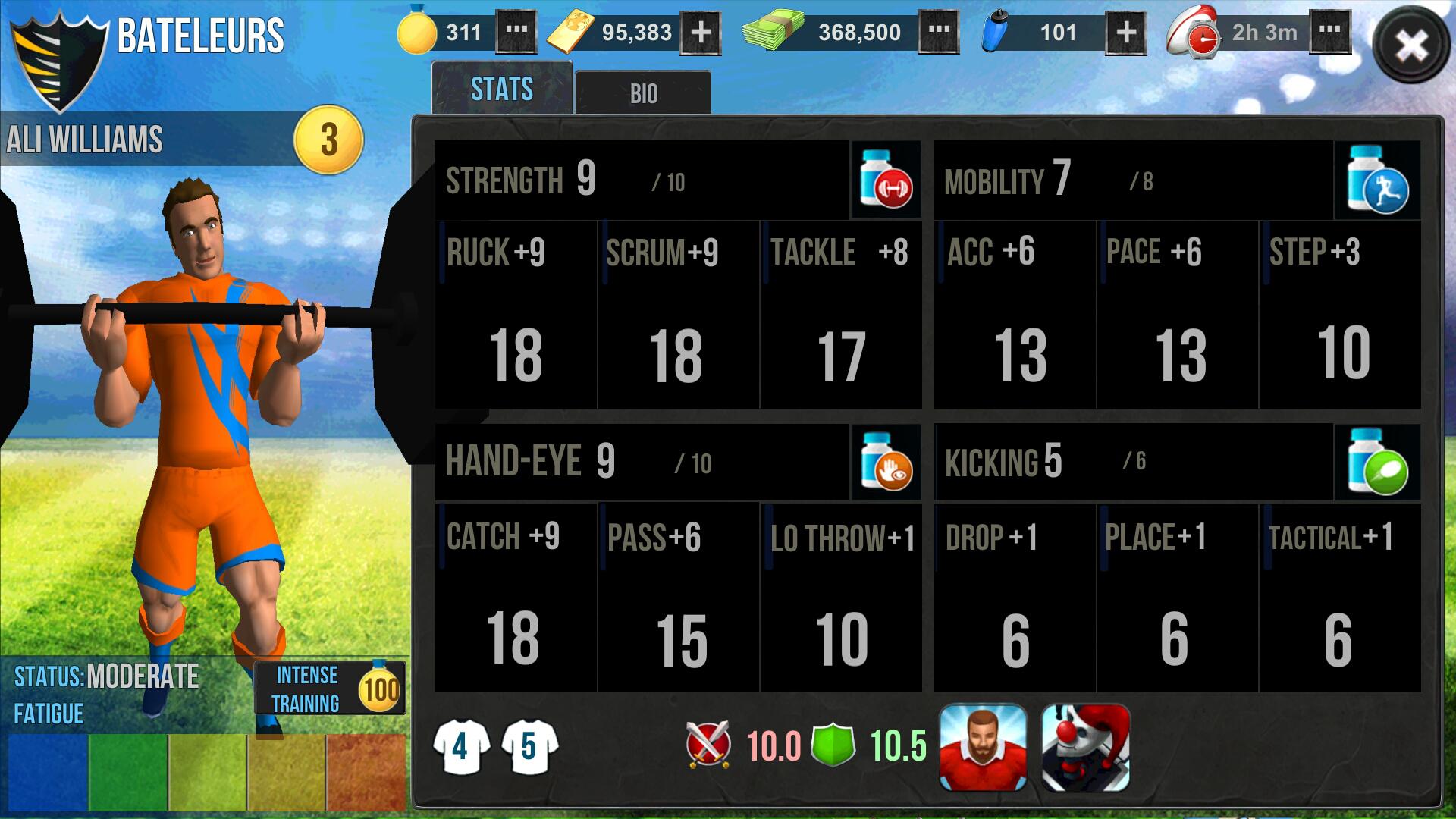Select the number 4 jersey position
The image size is (1456, 819).
coord(460,747)
